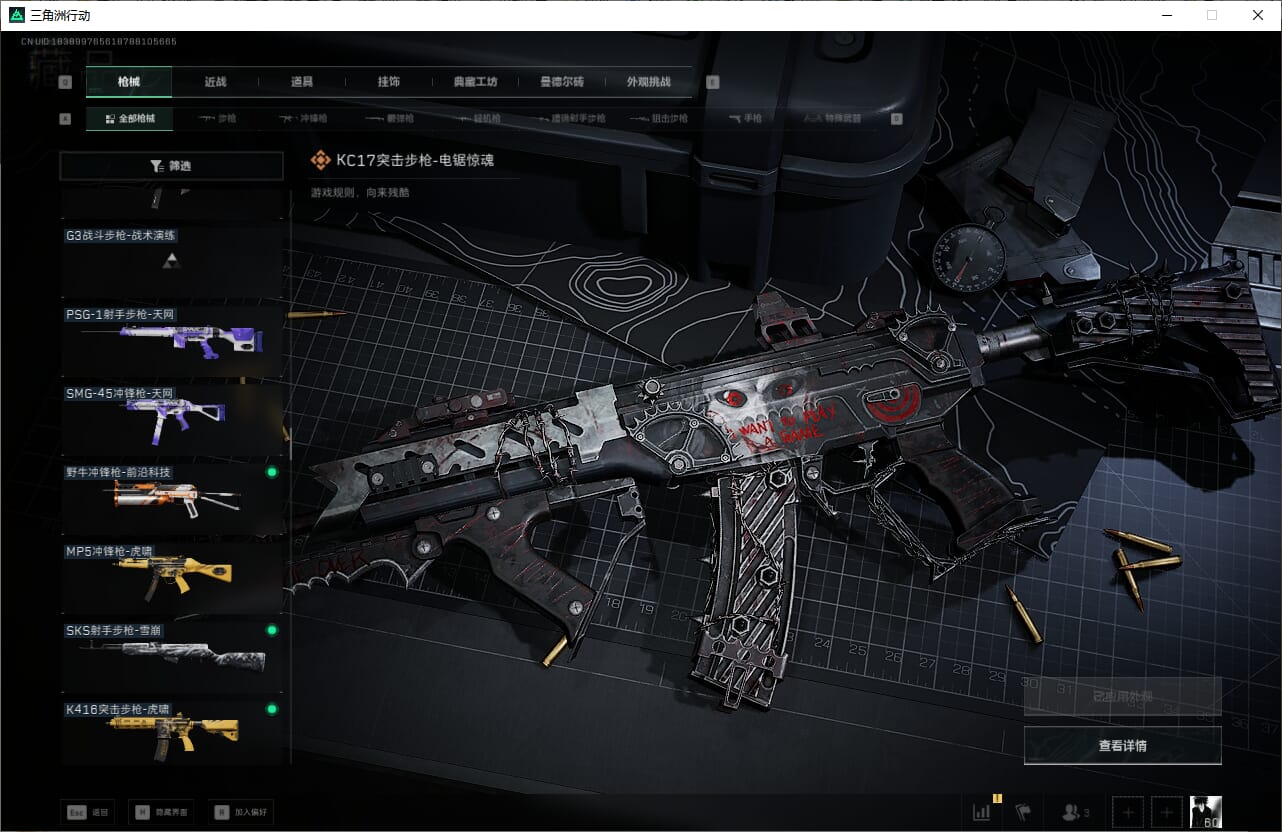1282x832 pixels.
Task: Open the 曼德尔砖 tab
Action: tap(561, 82)
